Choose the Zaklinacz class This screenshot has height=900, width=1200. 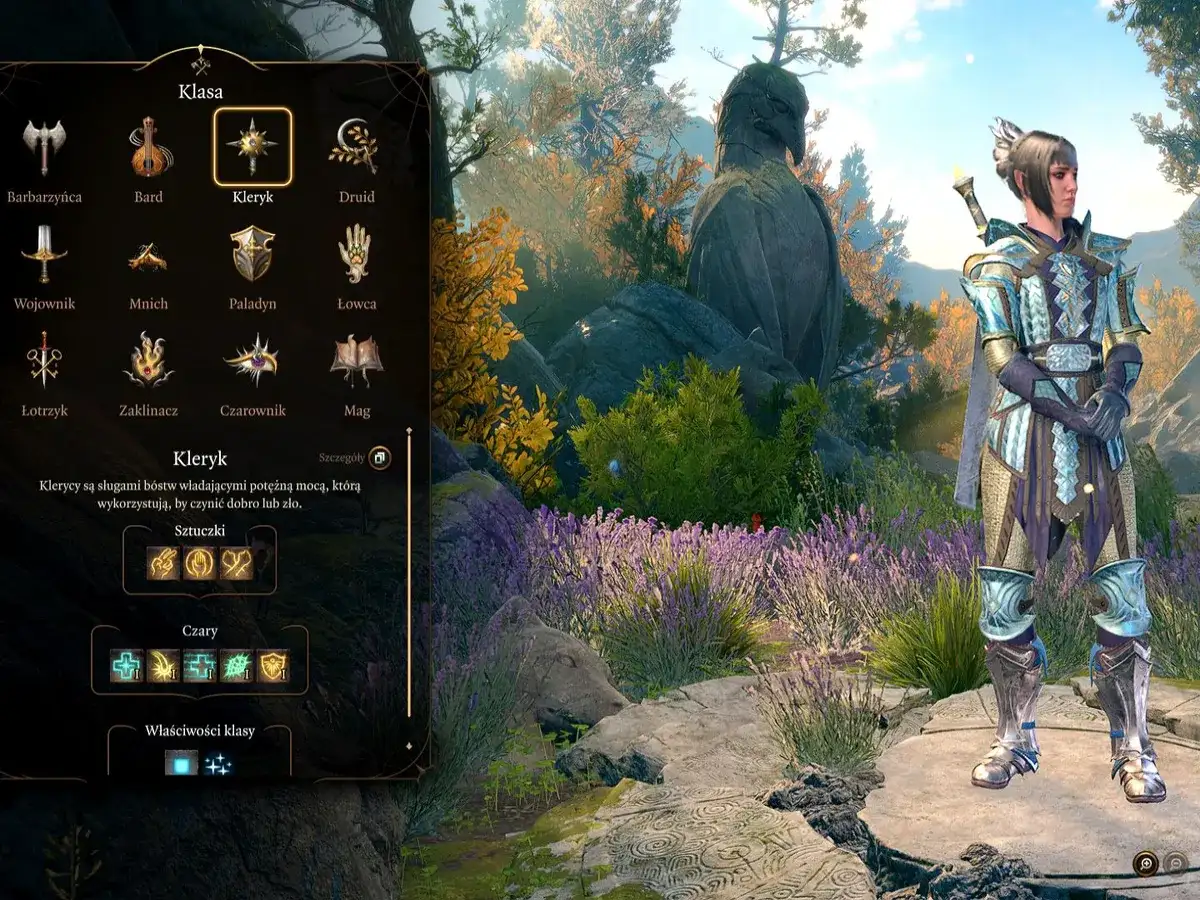coord(149,360)
